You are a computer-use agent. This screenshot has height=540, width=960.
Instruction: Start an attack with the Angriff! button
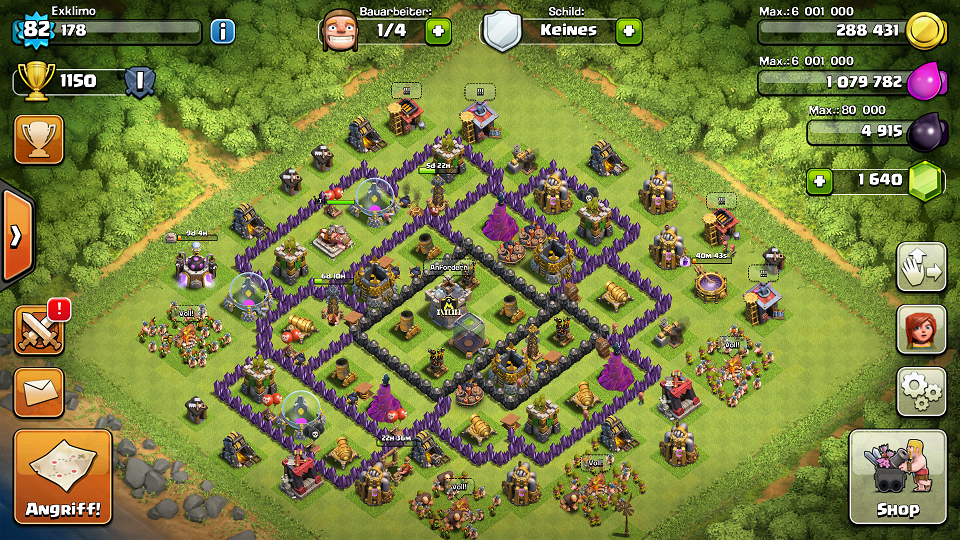coord(62,477)
